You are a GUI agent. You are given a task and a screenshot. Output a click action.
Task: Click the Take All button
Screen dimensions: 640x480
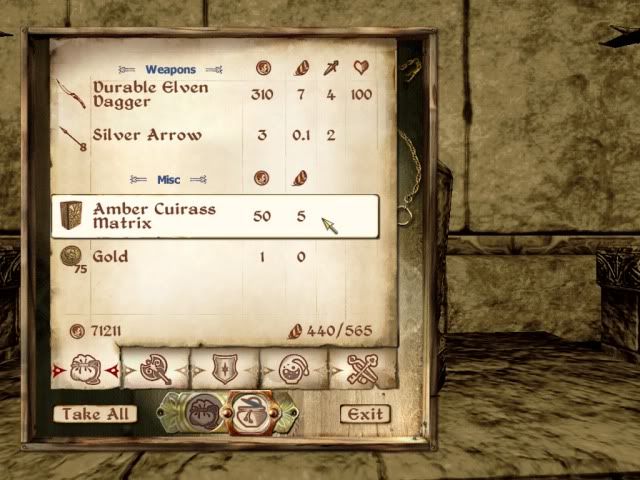tap(95, 413)
